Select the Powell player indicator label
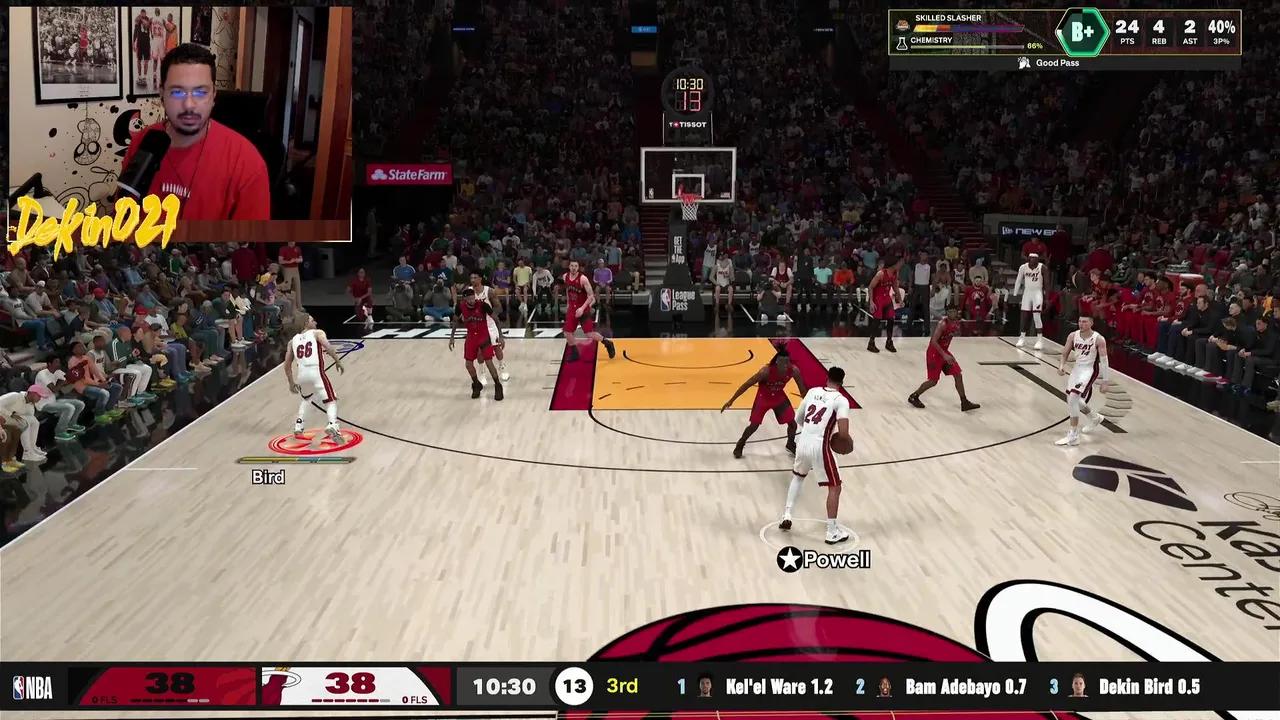This screenshot has width=1280, height=720. pos(825,560)
